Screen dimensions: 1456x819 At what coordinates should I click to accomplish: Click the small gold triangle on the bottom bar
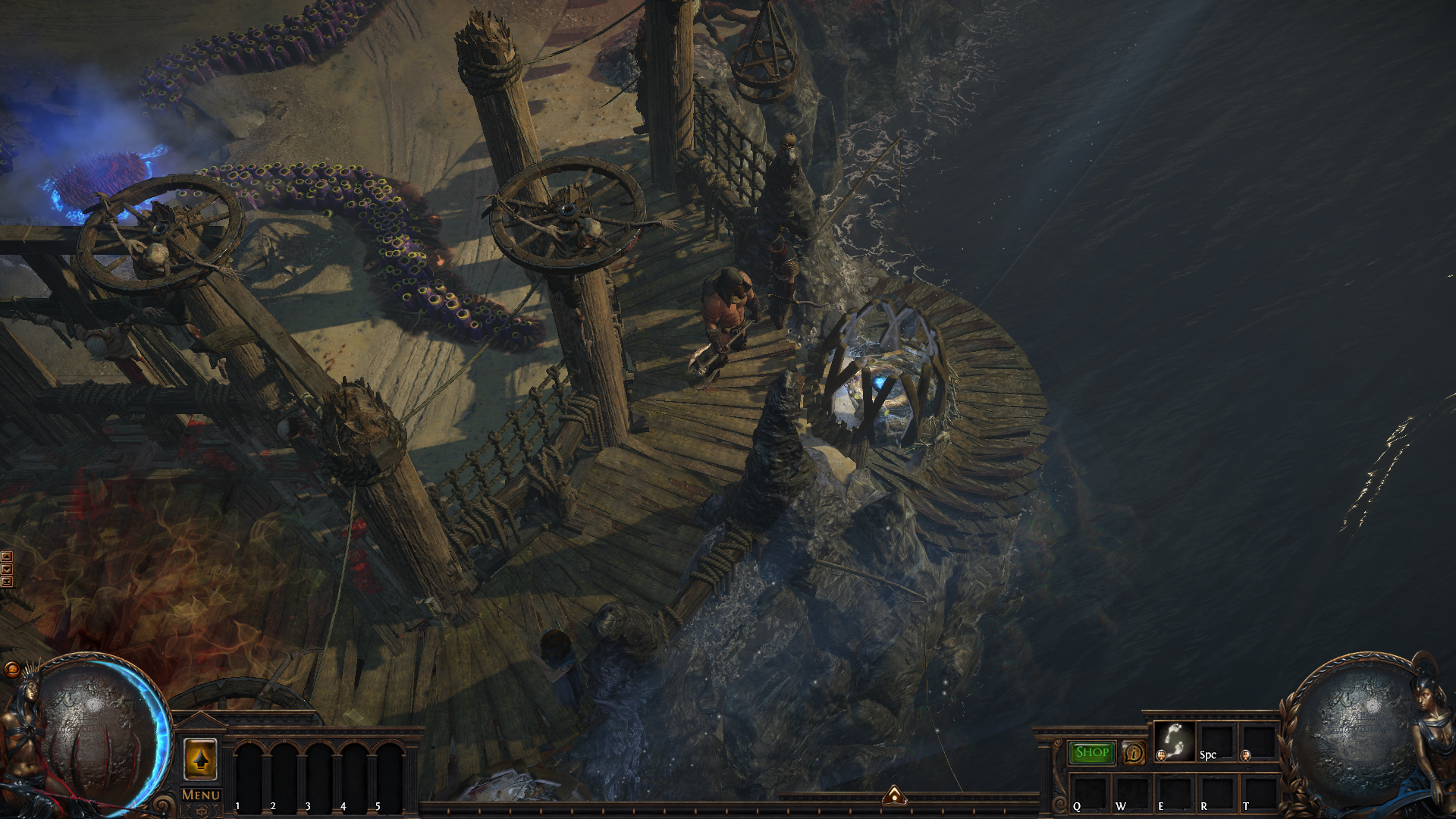[x=894, y=795]
